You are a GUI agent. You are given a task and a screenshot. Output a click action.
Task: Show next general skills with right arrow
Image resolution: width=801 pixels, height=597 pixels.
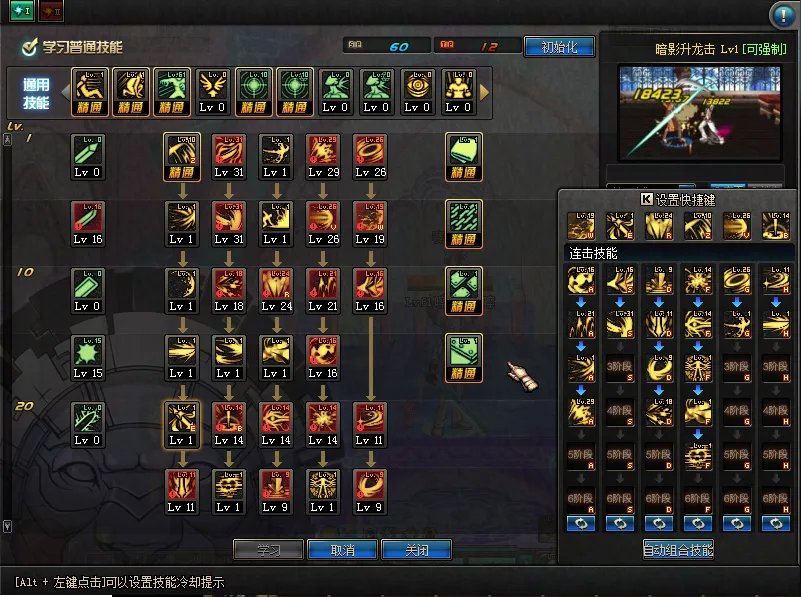[x=485, y=91]
